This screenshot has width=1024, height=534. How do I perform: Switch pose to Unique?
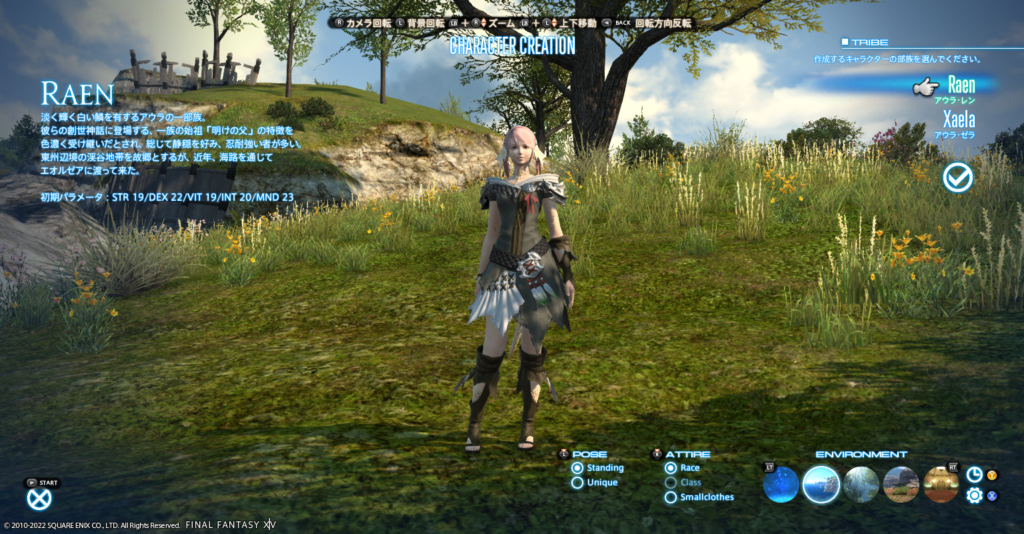coord(578,483)
